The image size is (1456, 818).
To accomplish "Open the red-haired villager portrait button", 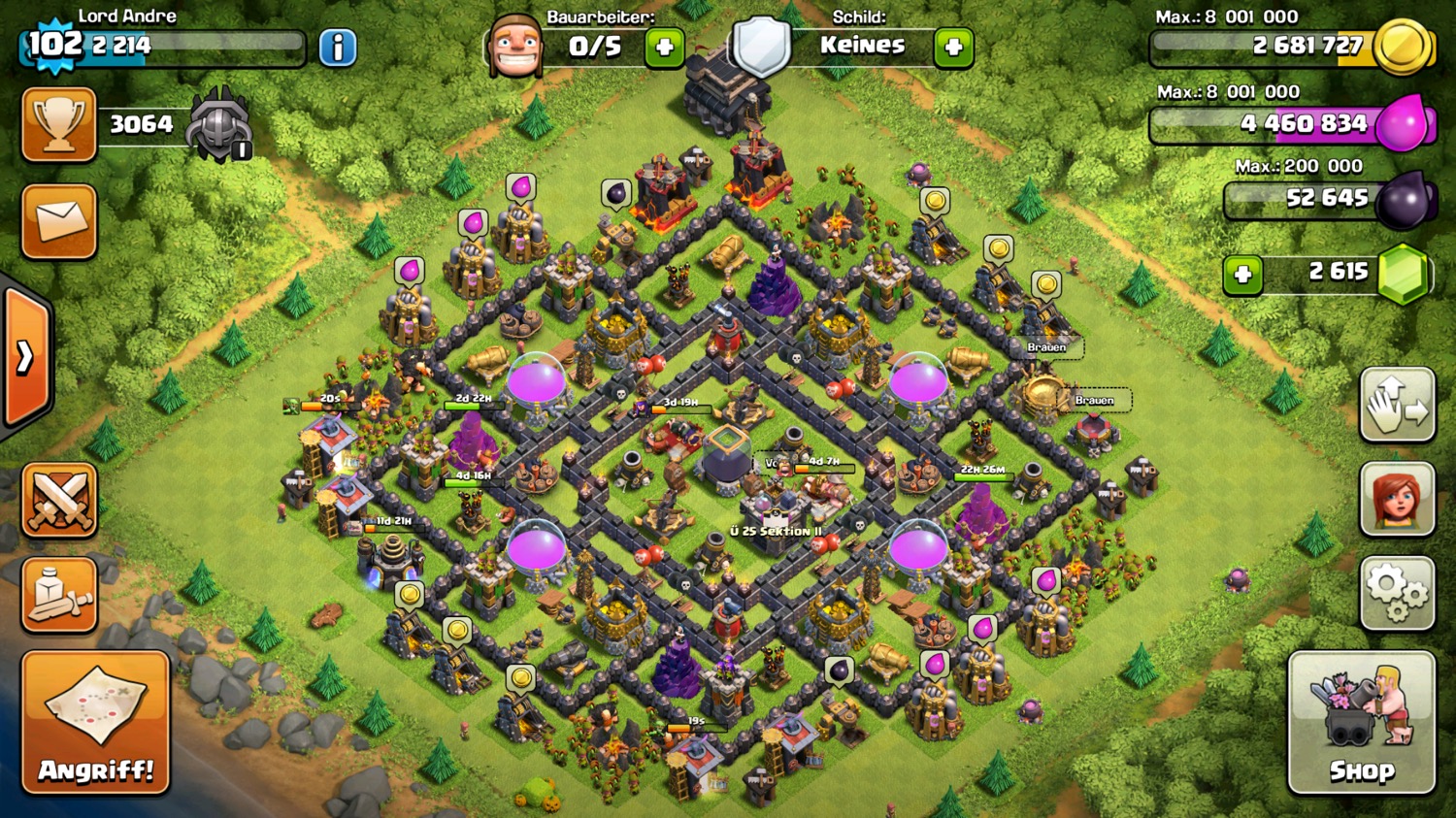I will (x=1397, y=499).
